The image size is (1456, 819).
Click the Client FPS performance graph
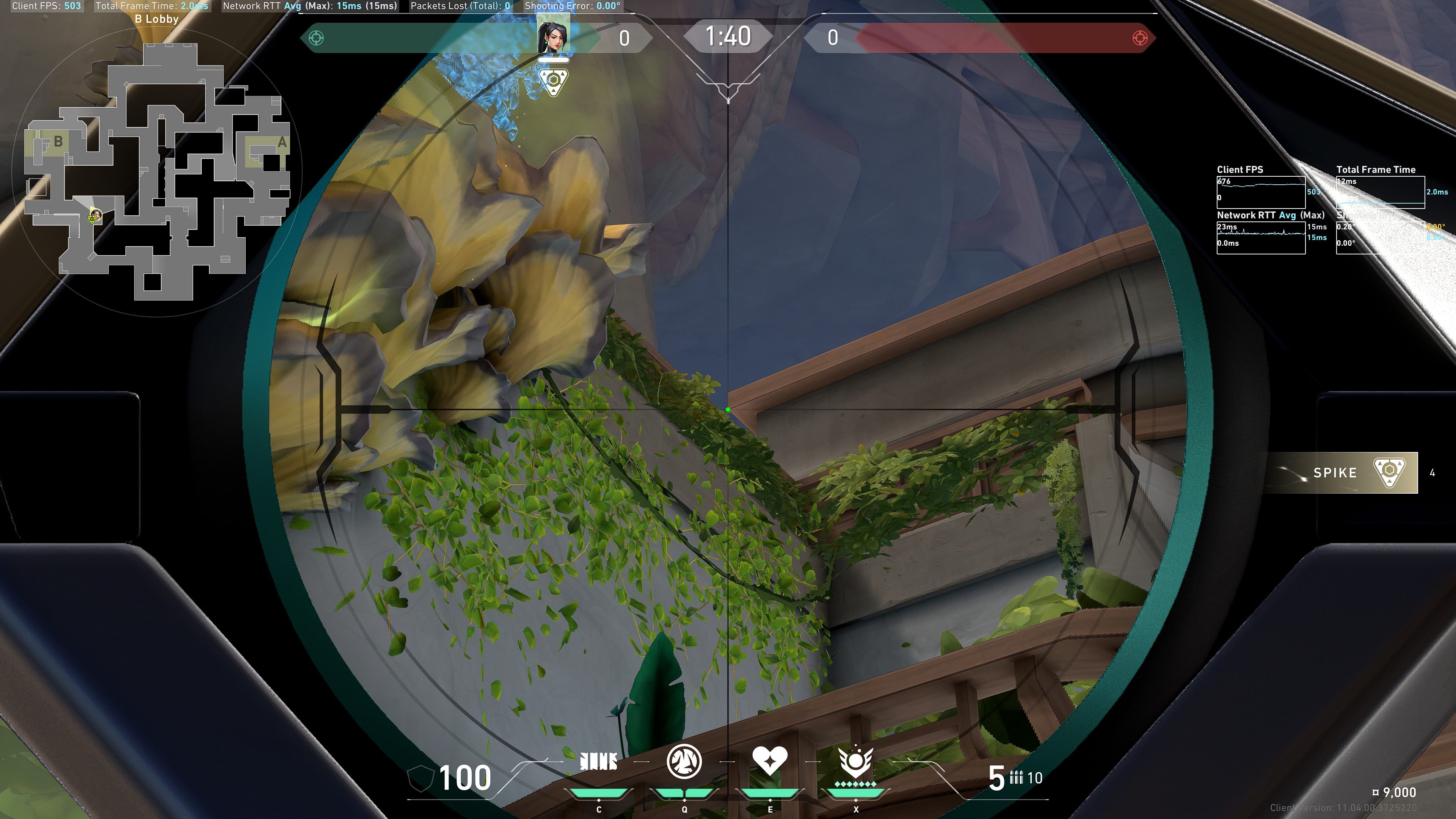tap(1260, 192)
